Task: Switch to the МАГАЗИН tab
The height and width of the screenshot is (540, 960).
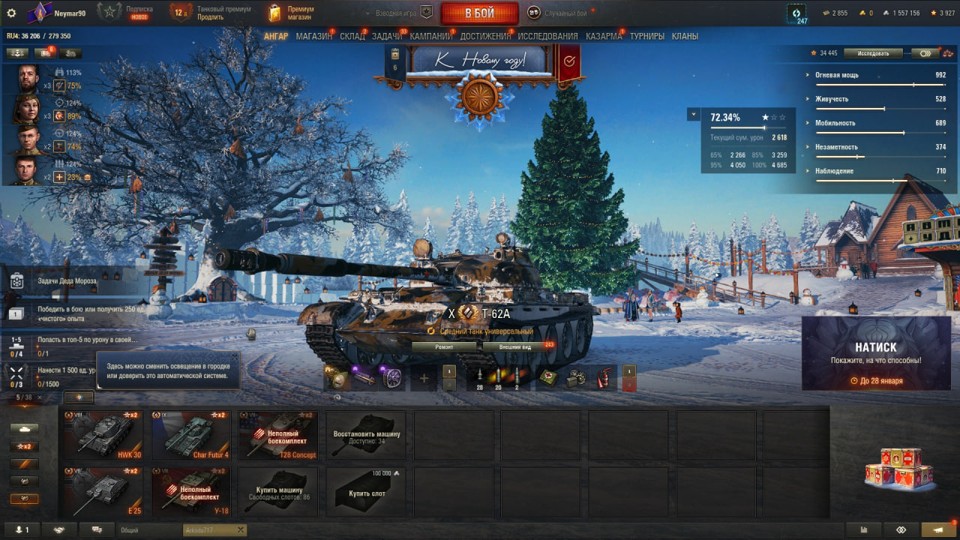Action: pyautogui.click(x=314, y=36)
